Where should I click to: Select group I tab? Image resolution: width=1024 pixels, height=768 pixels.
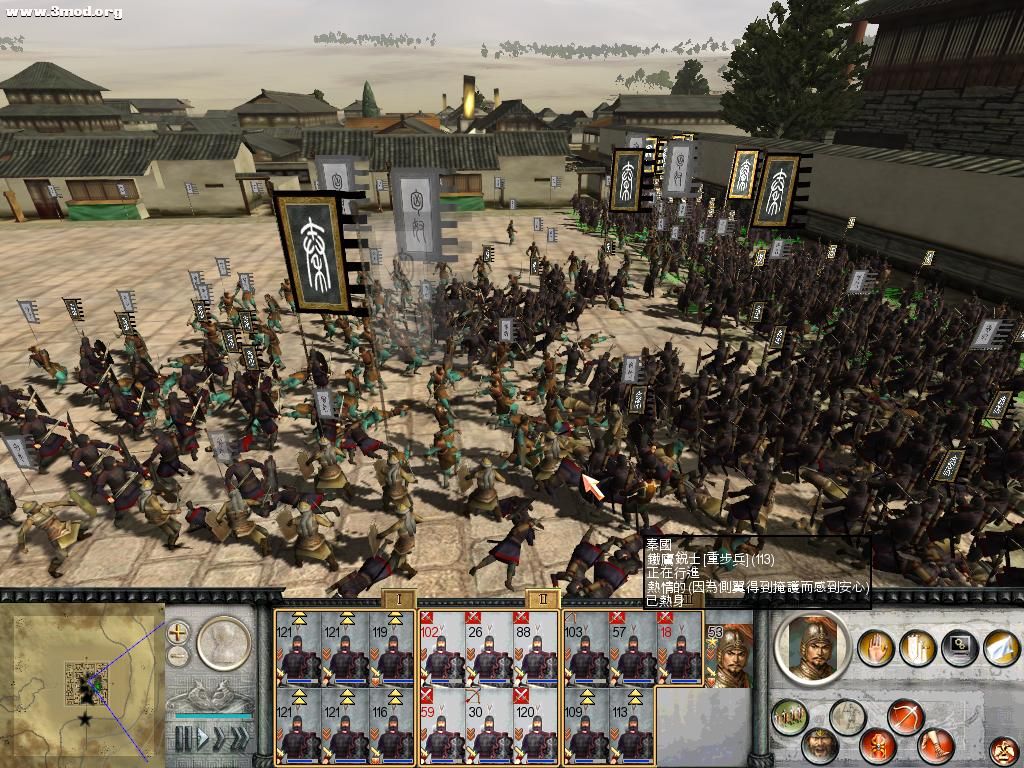pos(398,598)
